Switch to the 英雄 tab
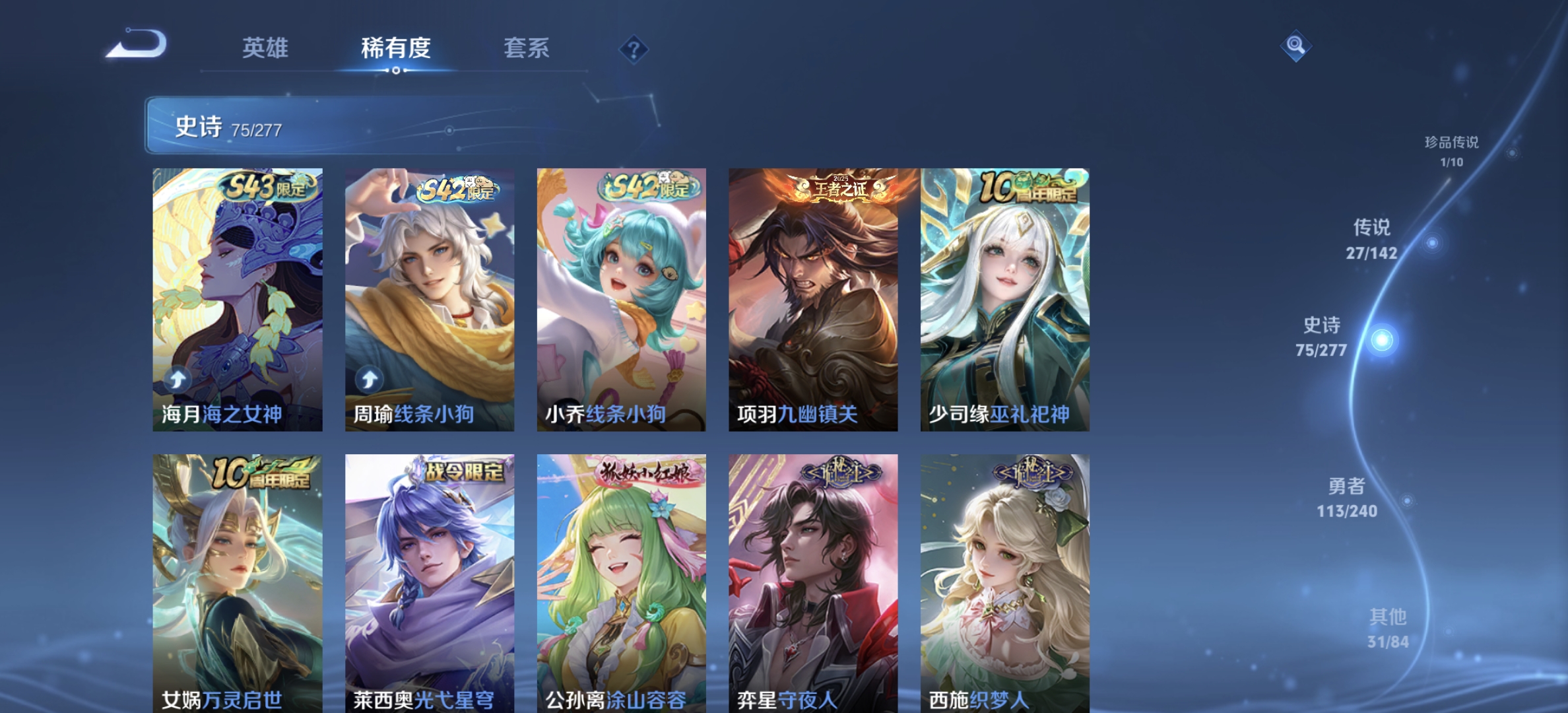 [x=266, y=48]
